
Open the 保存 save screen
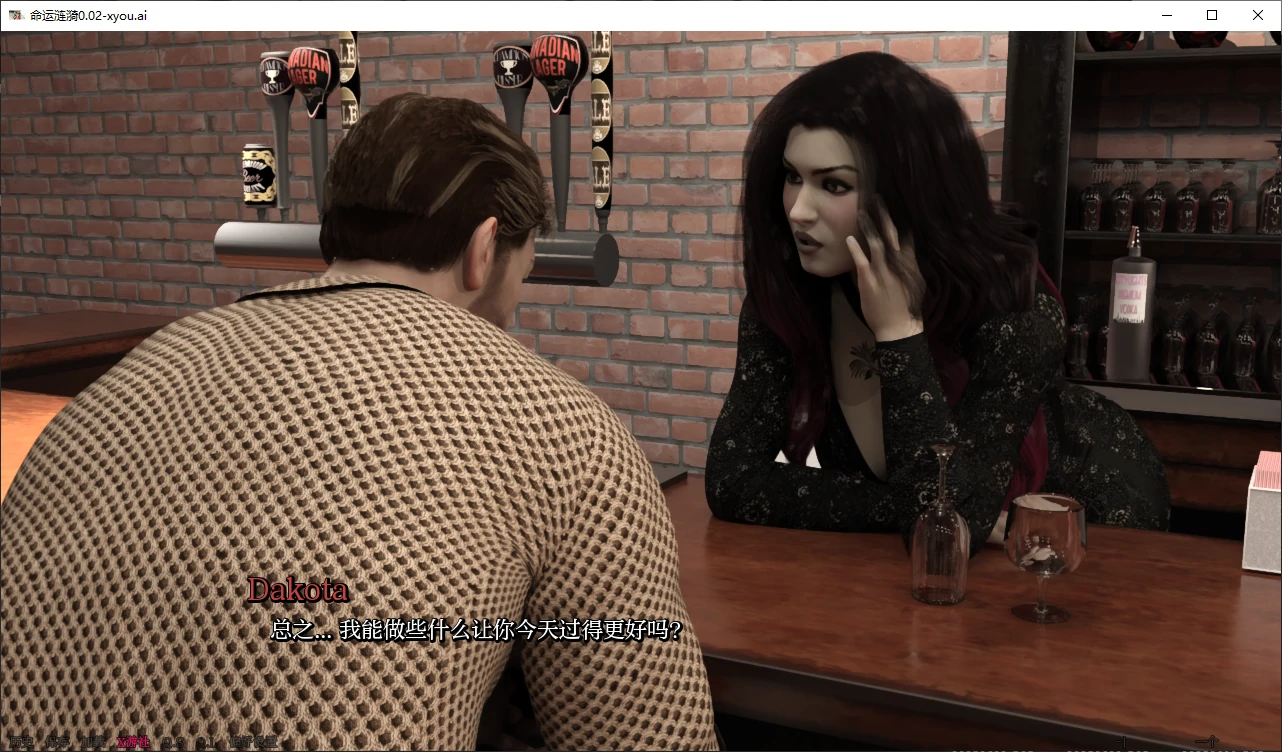59,741
